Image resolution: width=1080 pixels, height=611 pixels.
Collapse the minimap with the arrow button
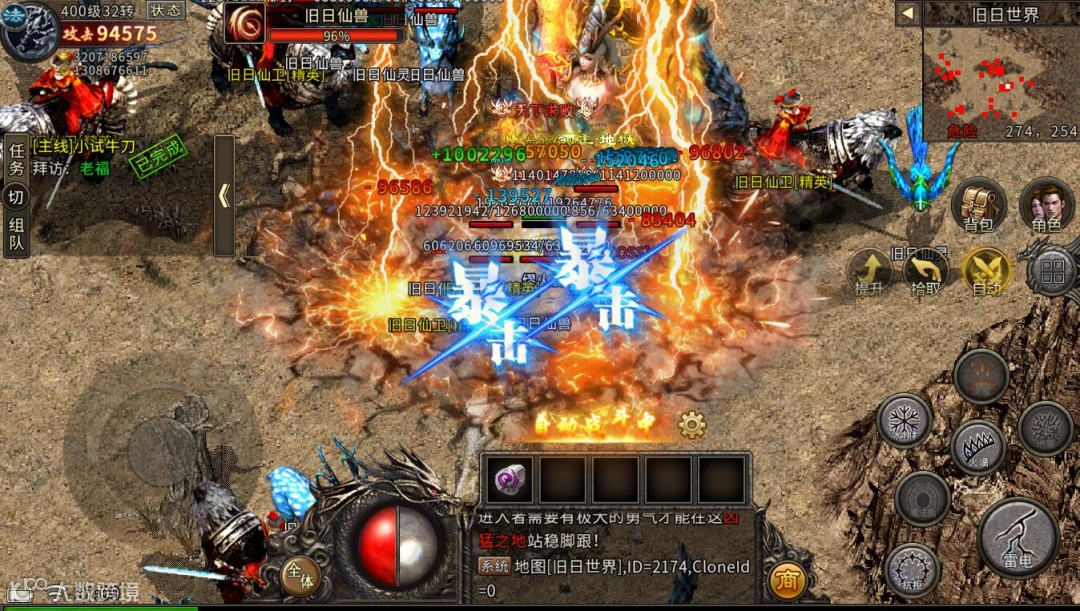click(x=907, y=14)
